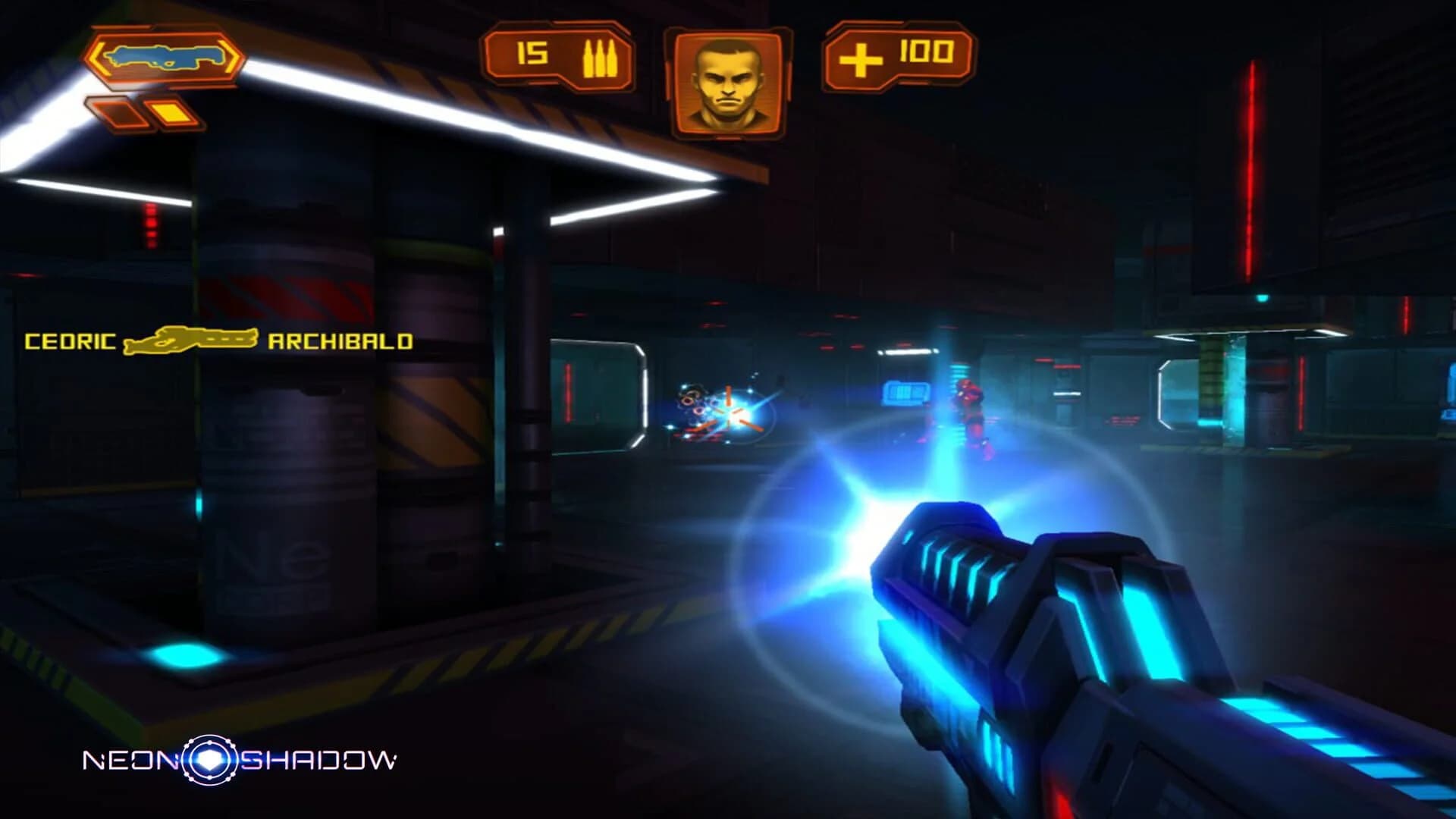Select the CEDRIC name label
The image size is (1456, 819).
pyautogui.click(x=68, y=341)
